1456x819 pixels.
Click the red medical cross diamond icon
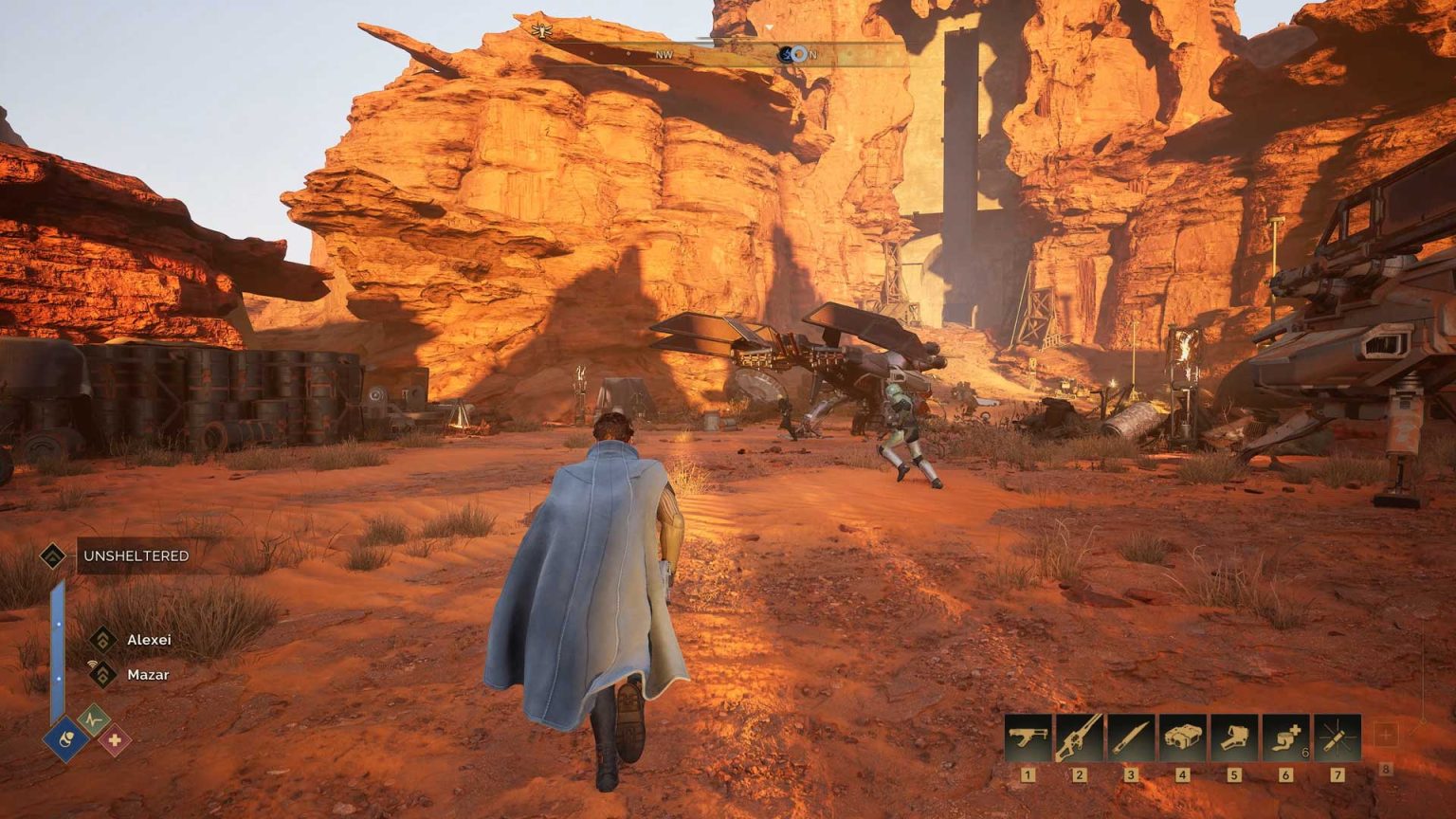[x=115, y=739]
